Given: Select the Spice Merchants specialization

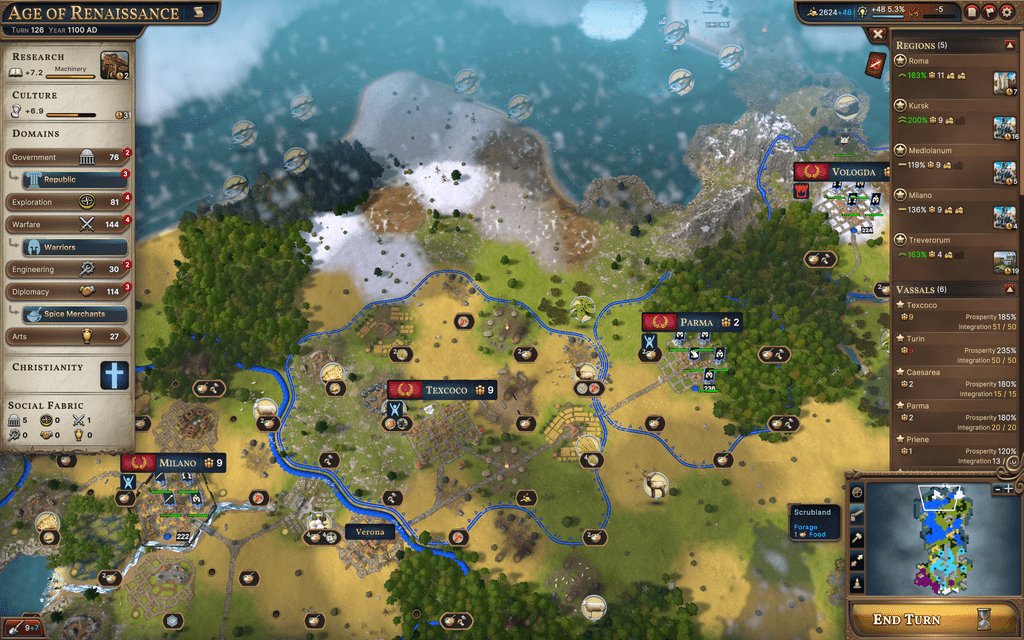Looking at the screenshot, I should pos(74,314).
